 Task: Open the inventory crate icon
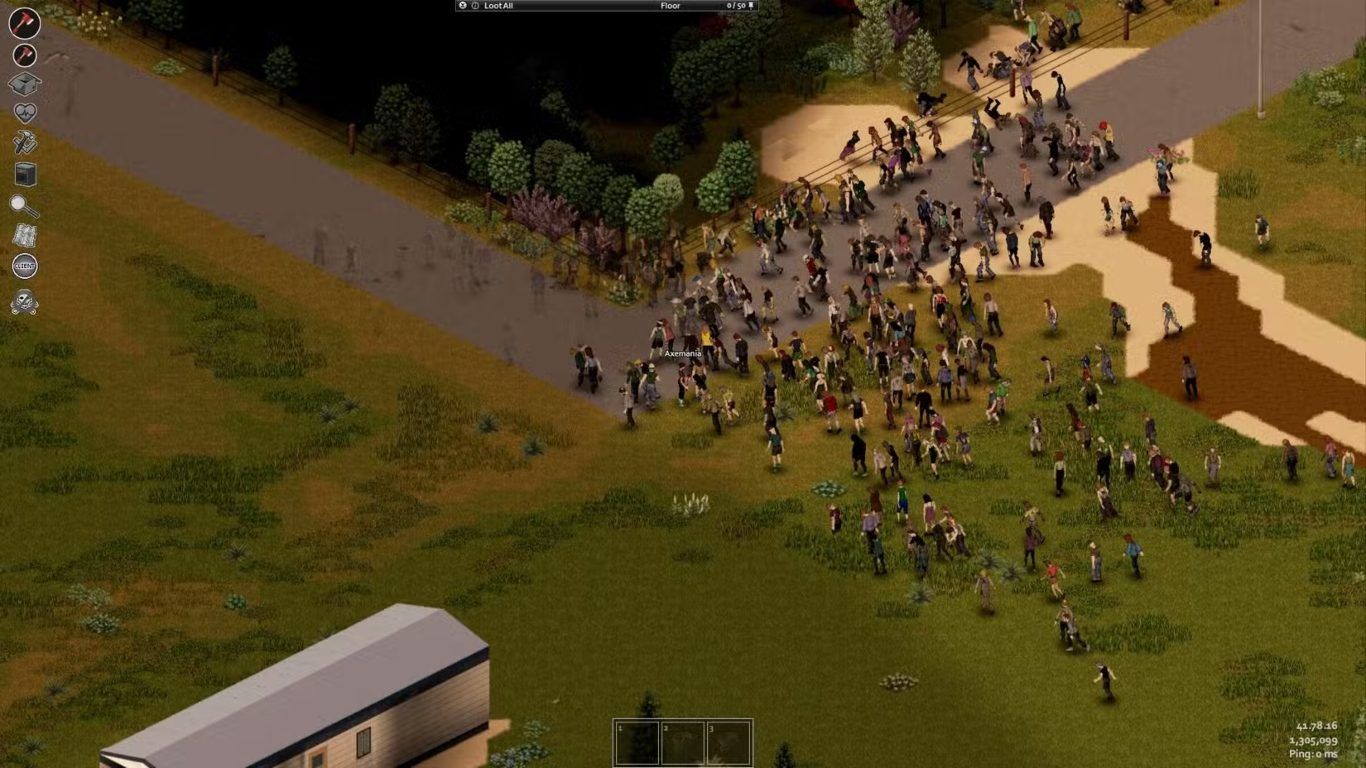(x=24, y=84)
